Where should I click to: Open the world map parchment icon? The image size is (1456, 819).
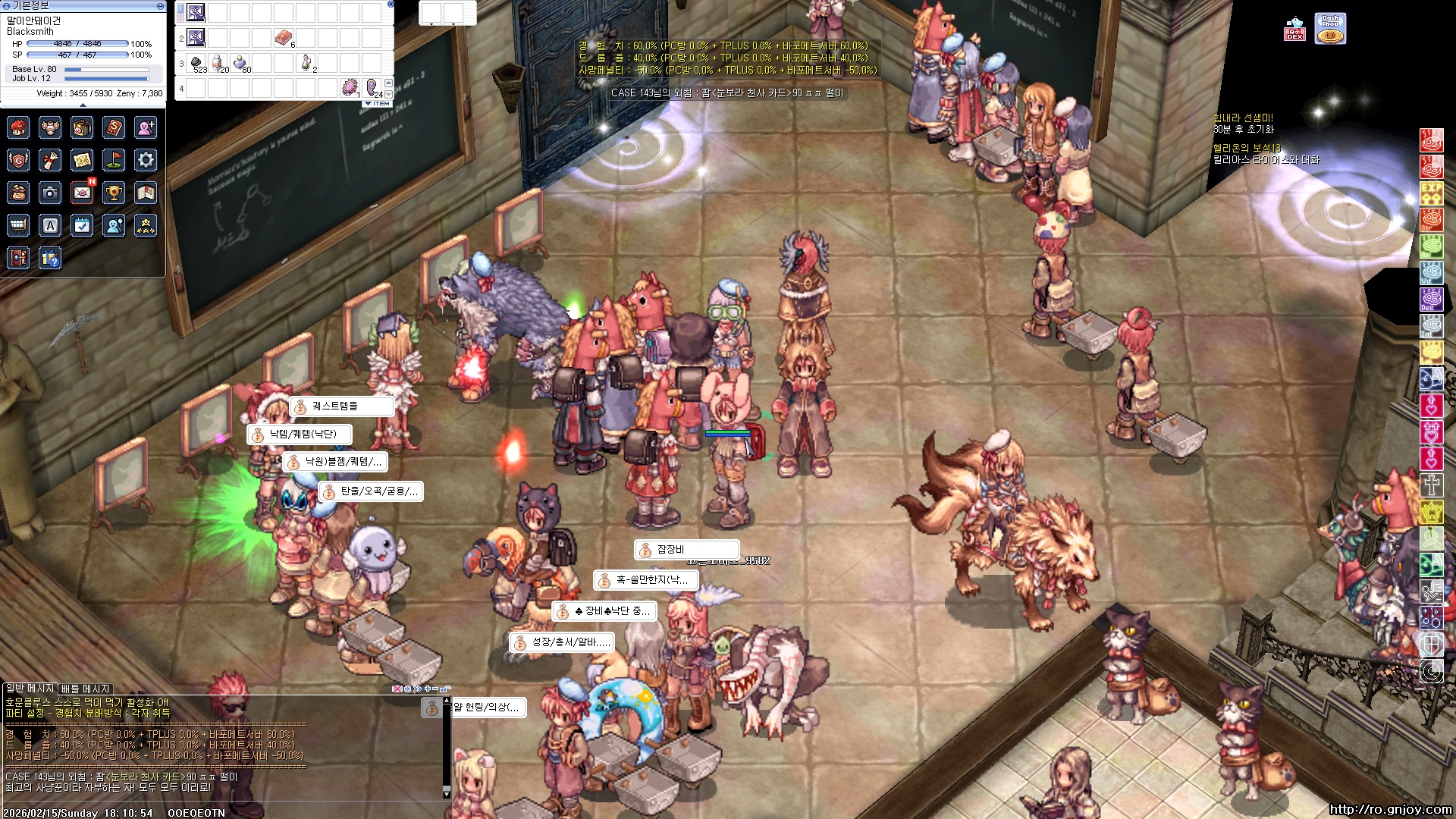coord(82,160)
